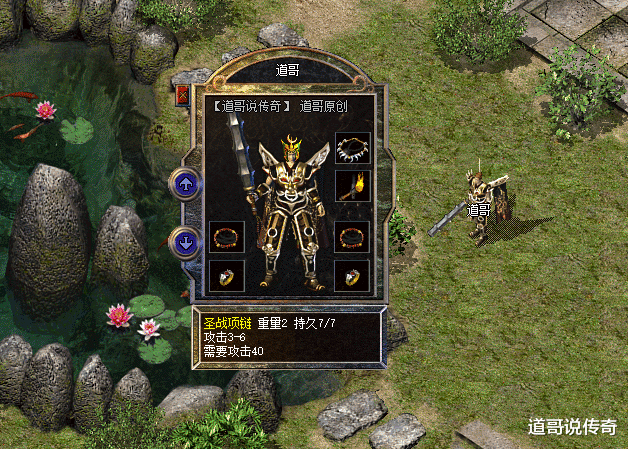This screenshot has height=449, width=628.
Task: Click the blue down arrow button
Action: coord(184,241)
